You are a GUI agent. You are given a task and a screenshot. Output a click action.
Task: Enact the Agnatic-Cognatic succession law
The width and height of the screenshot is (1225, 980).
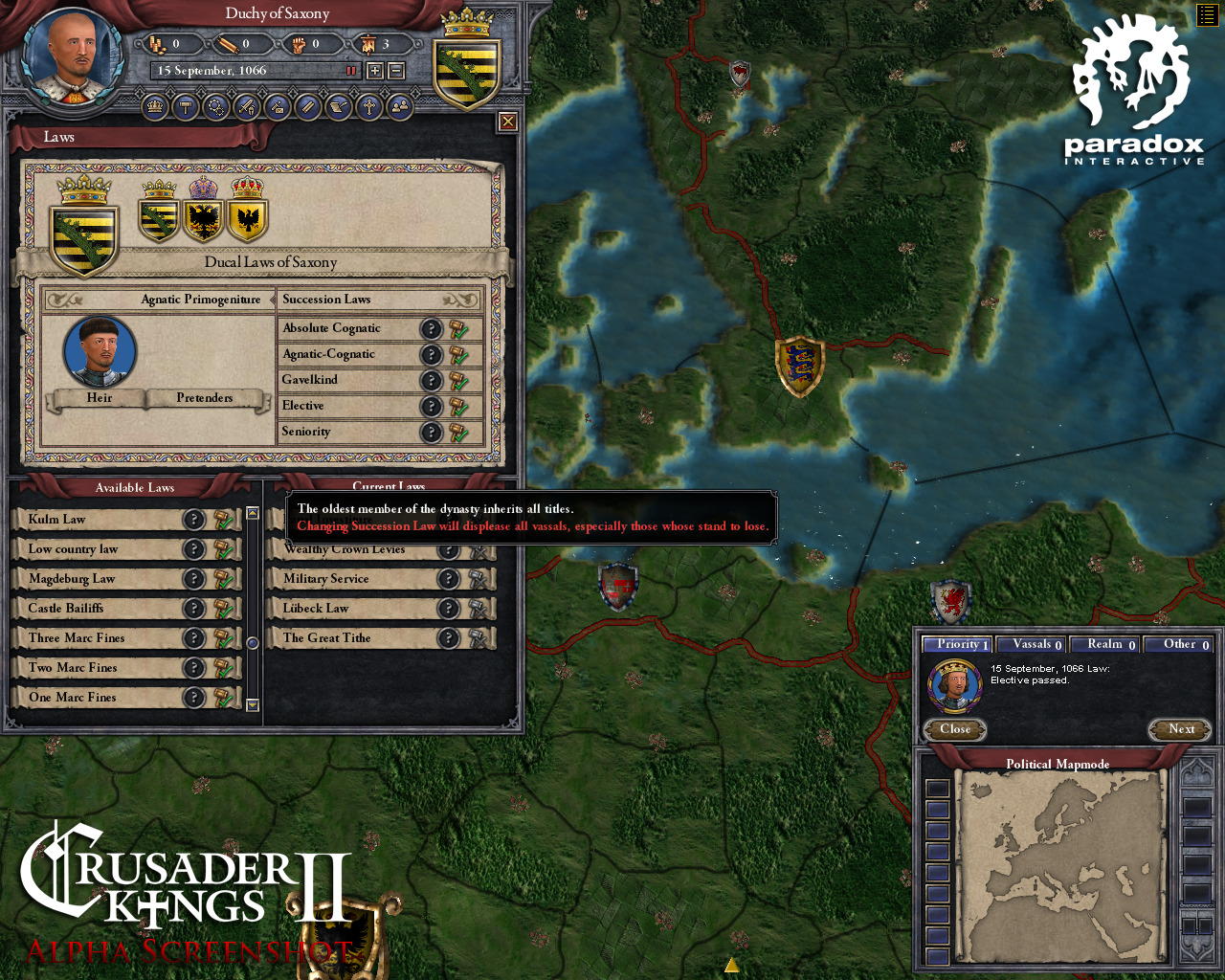click(459, 355)
